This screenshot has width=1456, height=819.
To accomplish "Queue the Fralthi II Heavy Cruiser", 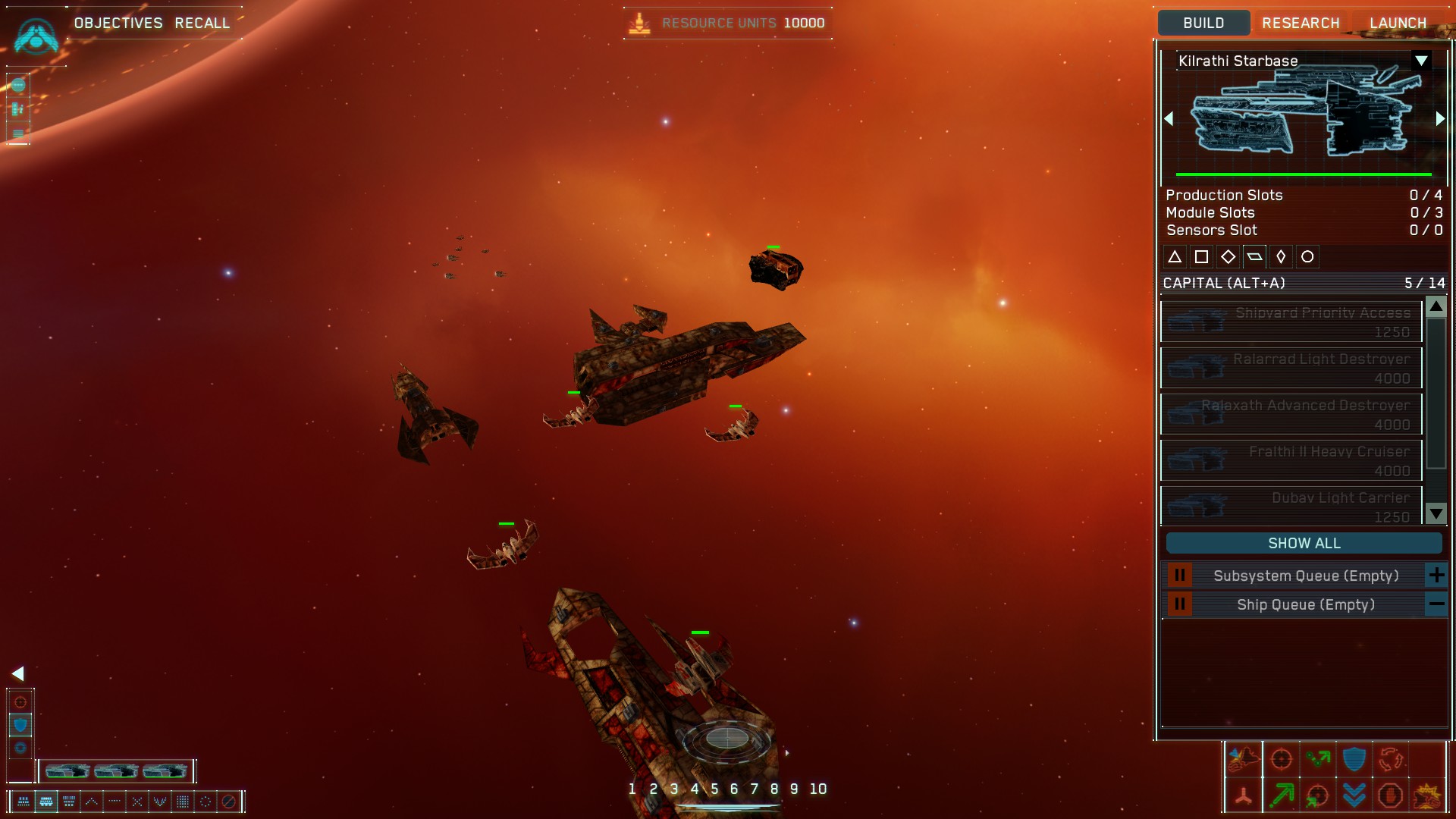I will point(1291,460).
